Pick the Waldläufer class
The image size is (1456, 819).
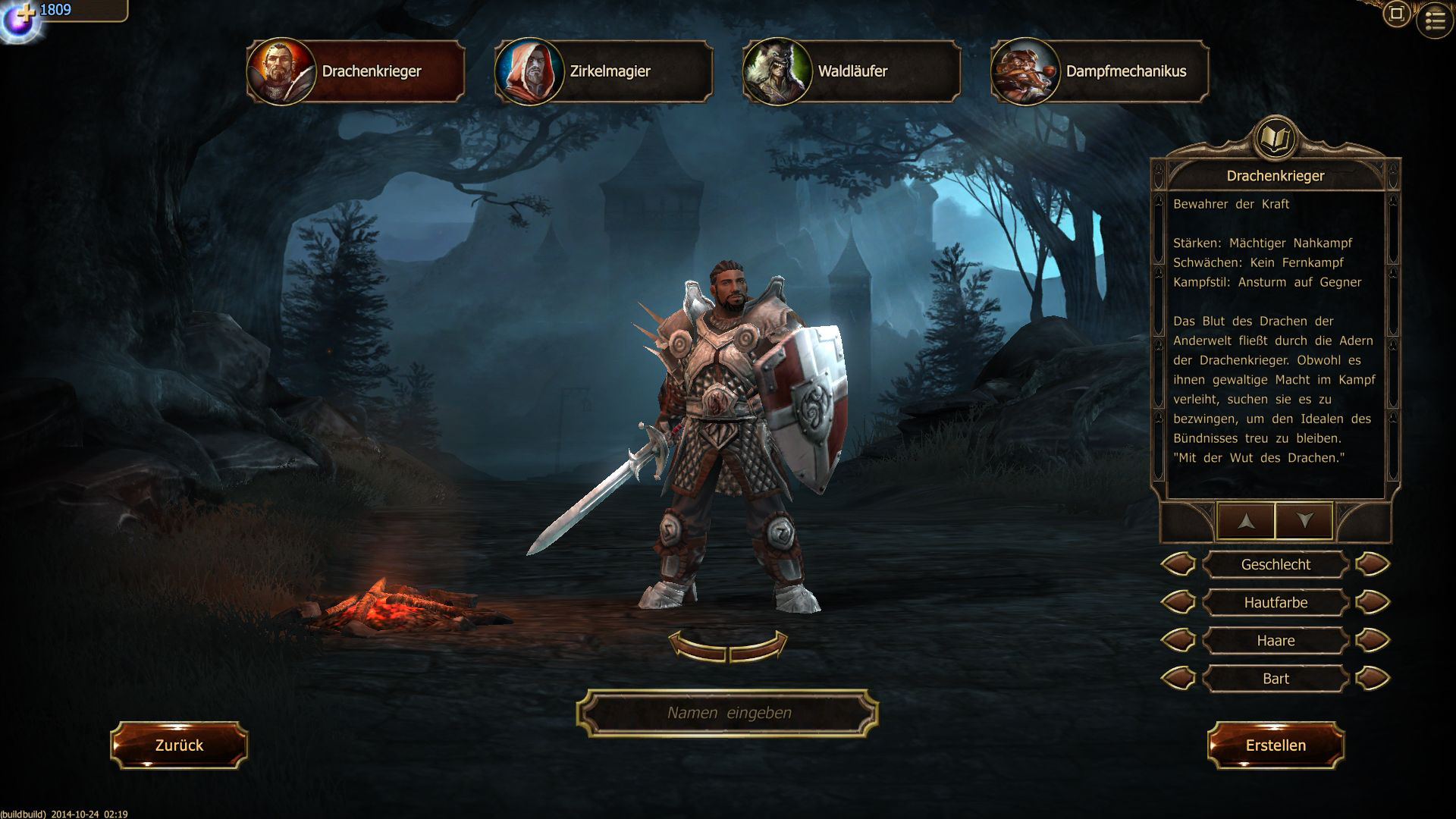click(852, 71)
